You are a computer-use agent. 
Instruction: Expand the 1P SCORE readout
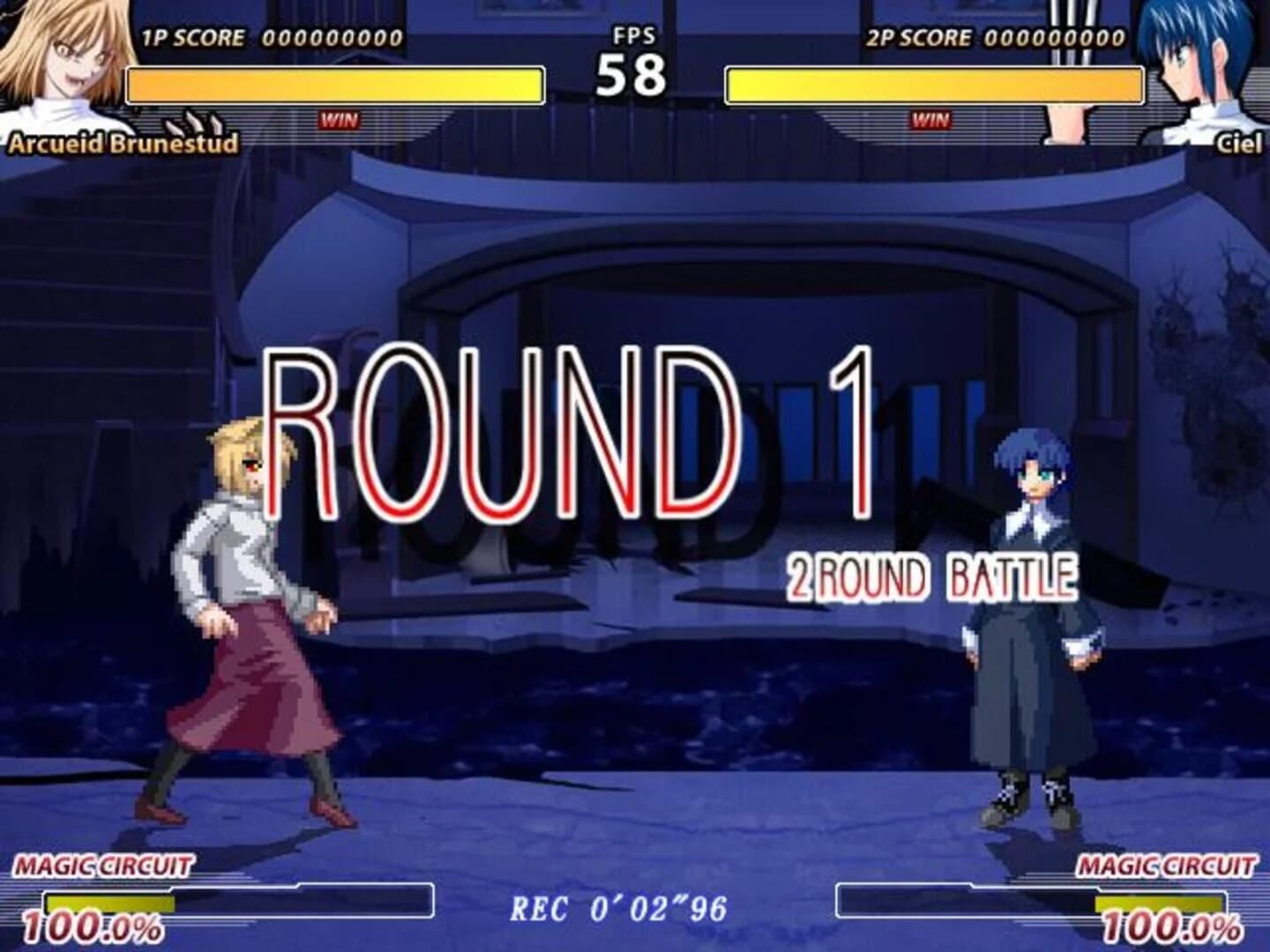pyautogui.click(x=265, y=38)
